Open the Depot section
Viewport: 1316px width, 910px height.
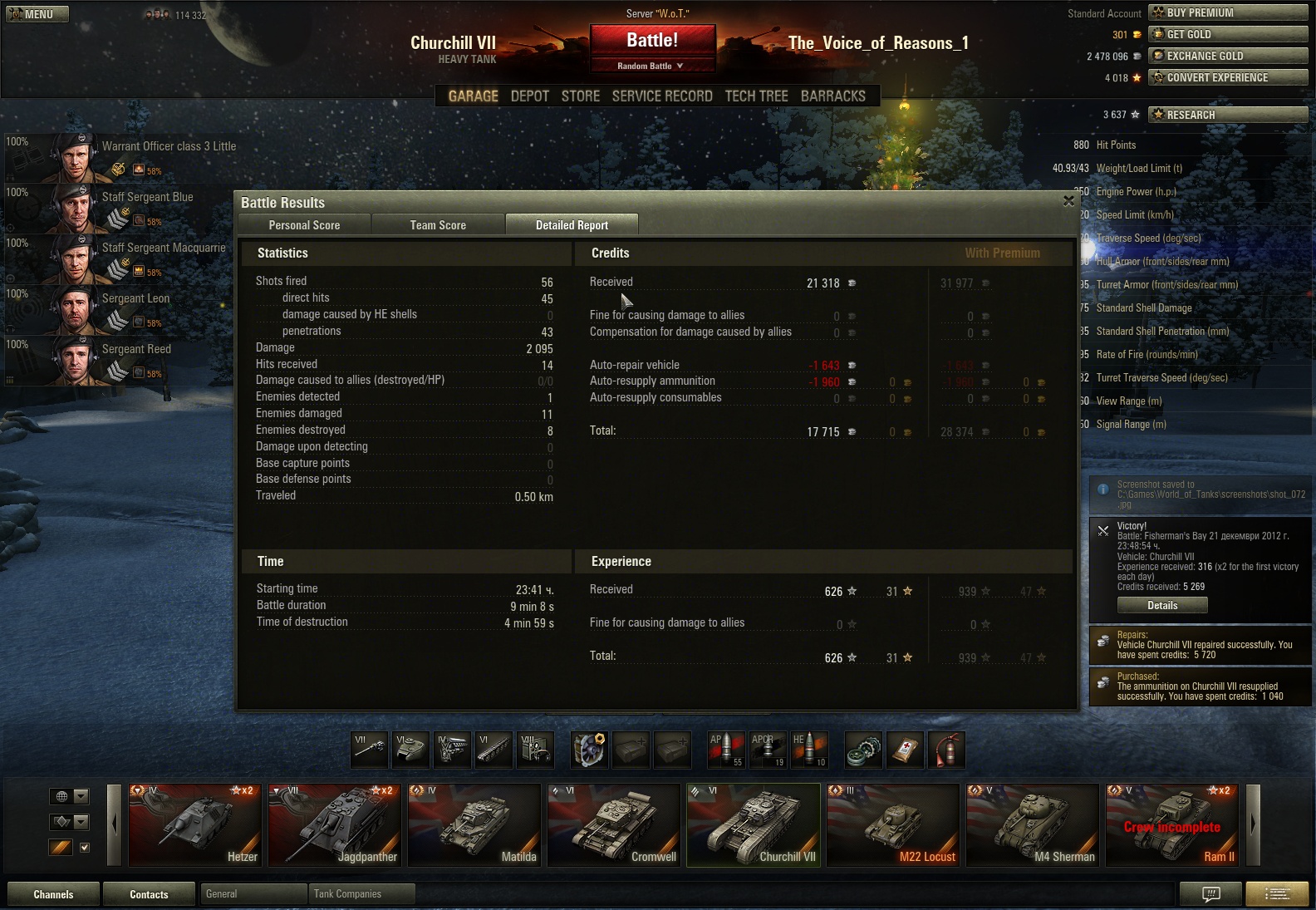pyautogui.click(x=529, y=96)
